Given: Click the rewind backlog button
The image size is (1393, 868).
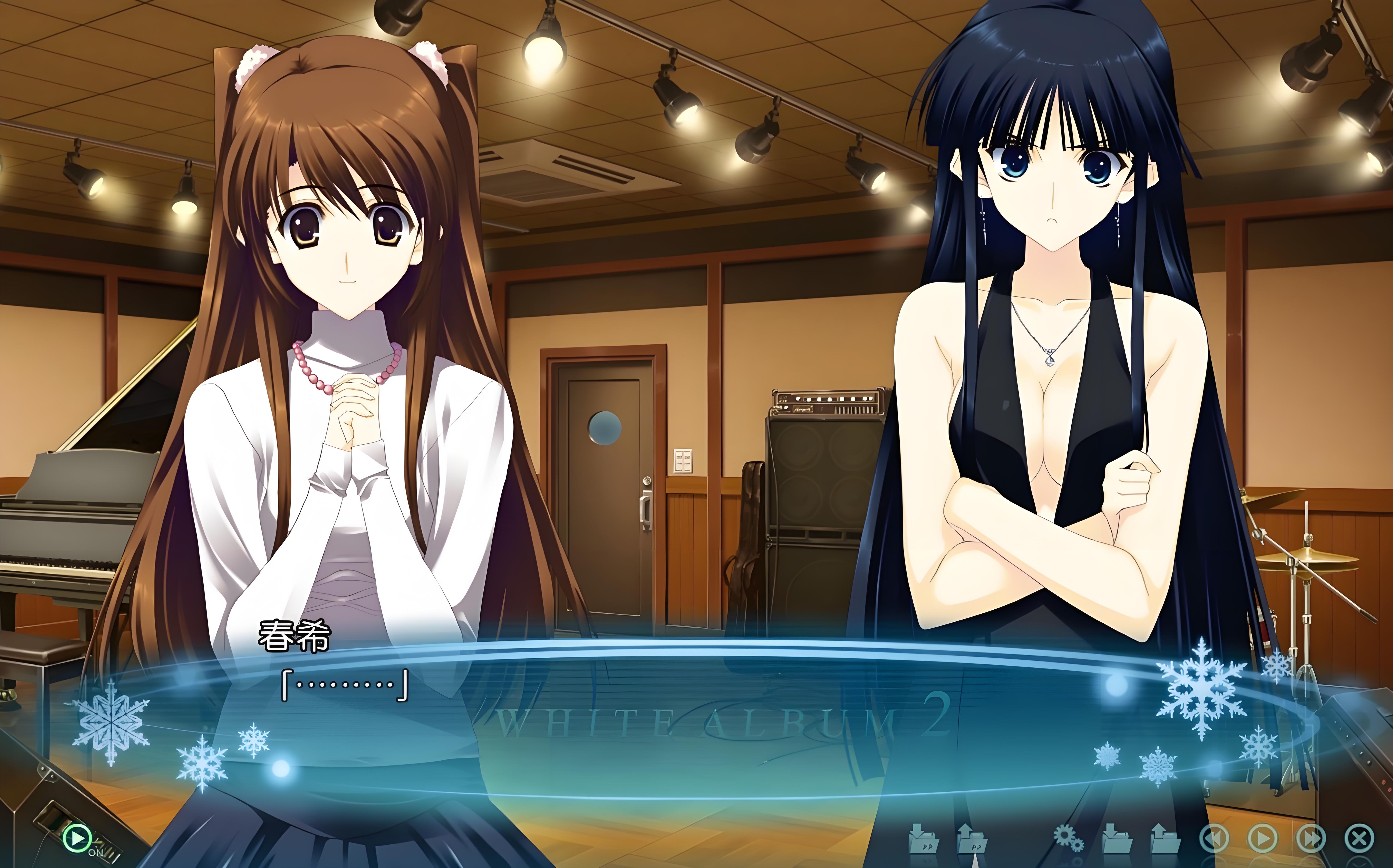Looking at the screenshot, I should click(x=1214, y=839).
